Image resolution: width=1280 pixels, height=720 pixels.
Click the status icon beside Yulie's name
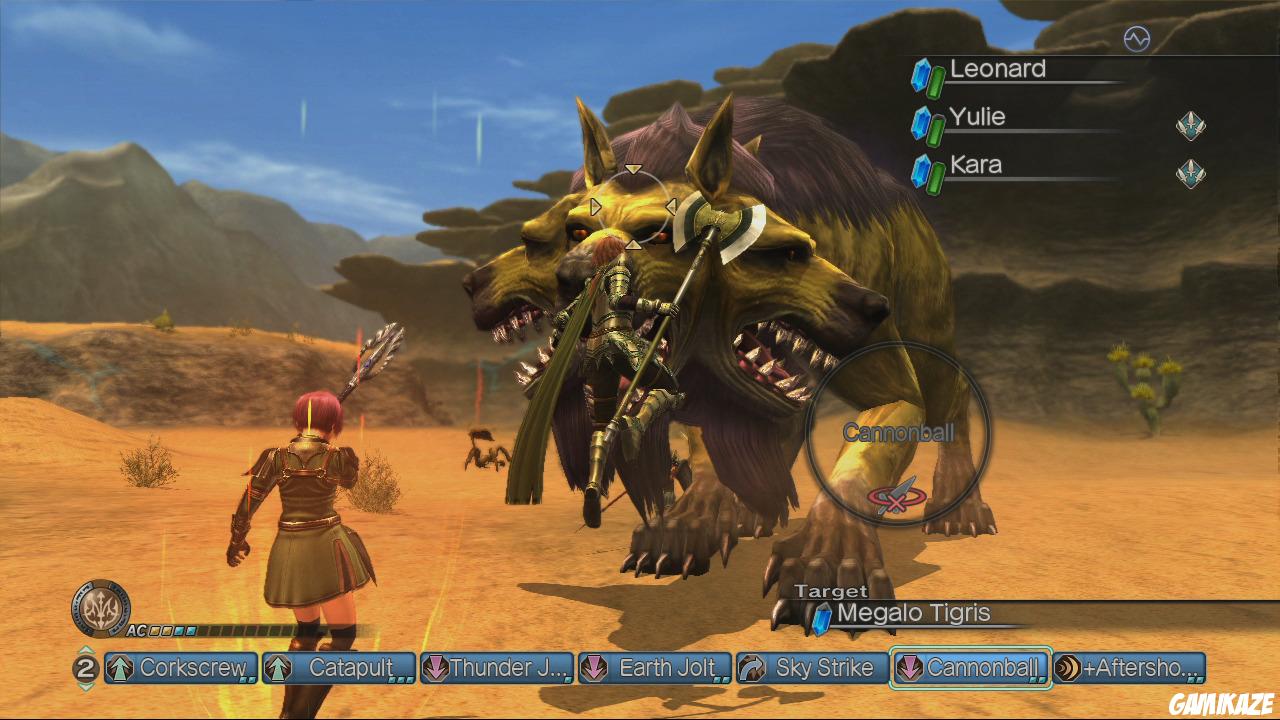[1190, 126]
